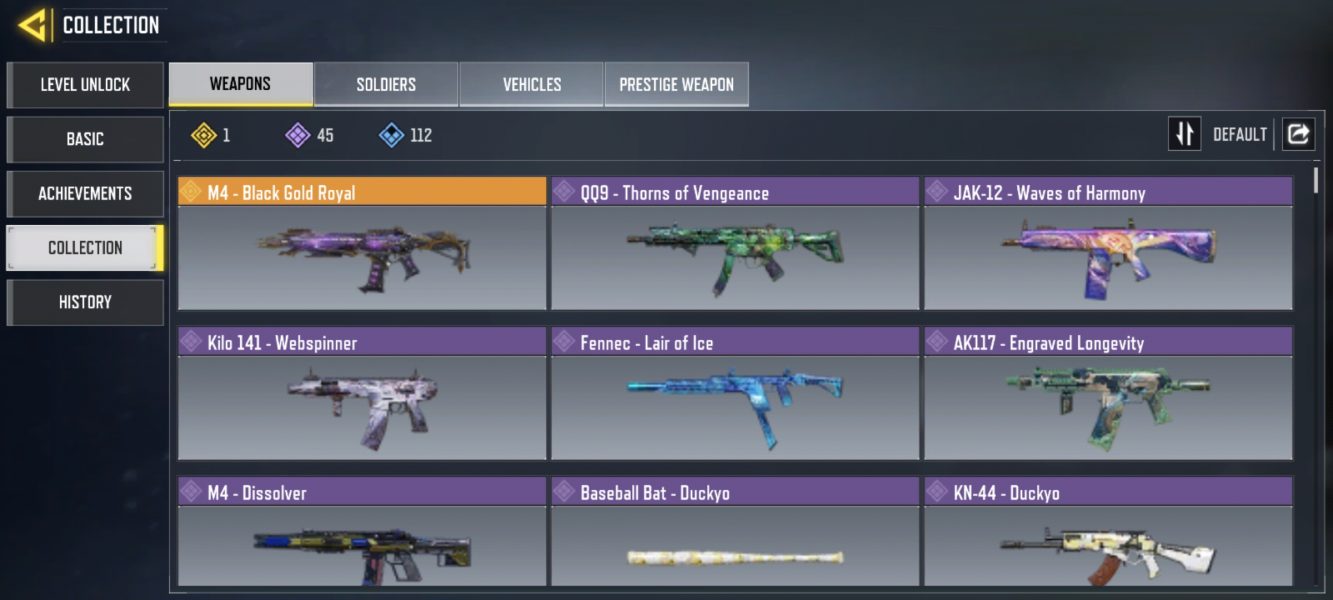Choose the QQ9 Thorns of Vengeance card
Viewport: 1333px width, 600px height.
click(735, 245)
